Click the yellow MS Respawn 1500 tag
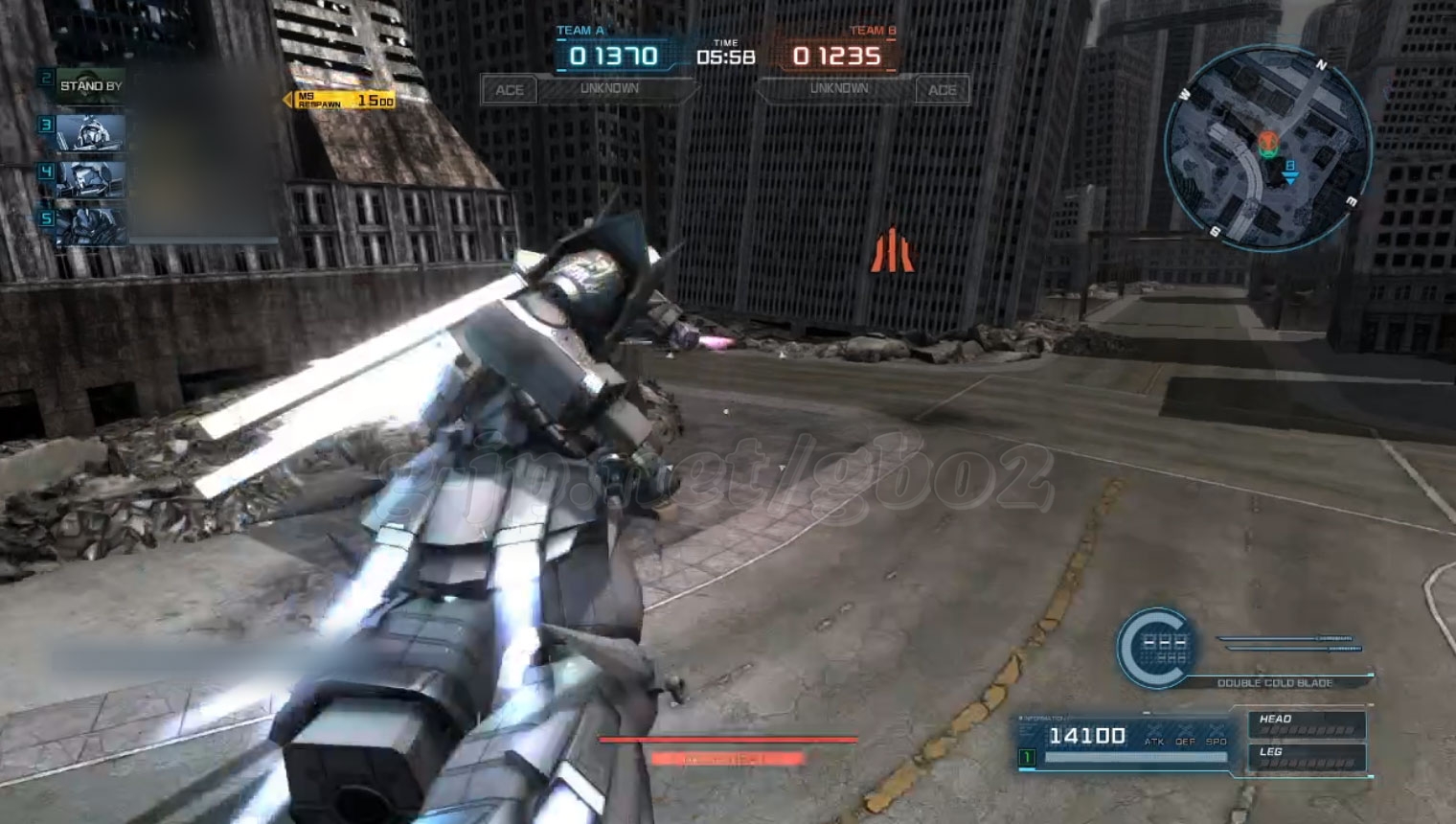 (x=341, y=101)
